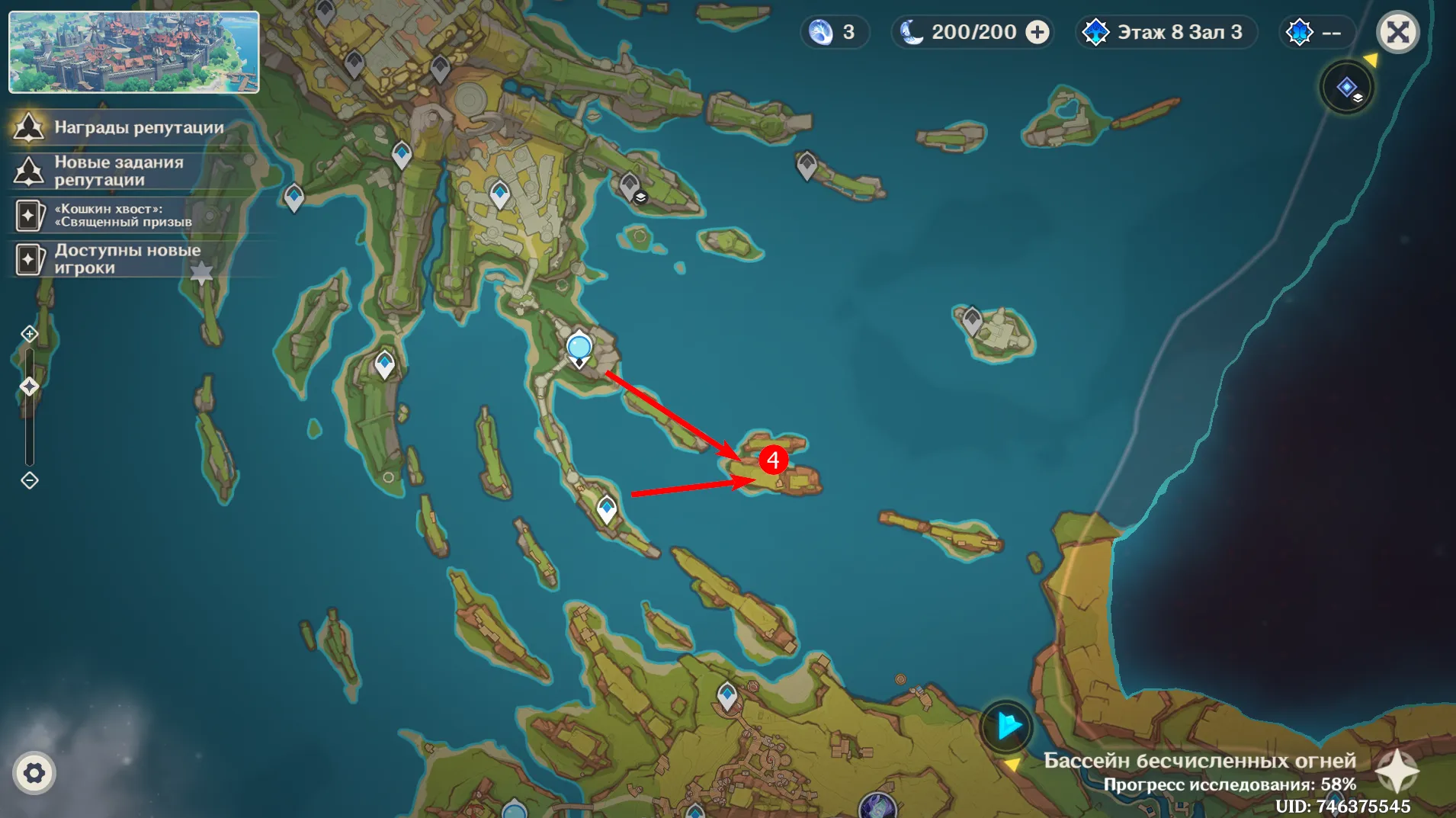The width and height of the screenshot is (1456, 818).
Task: Click the blue arrow quest navigation marker
Action: (1006, 726)
